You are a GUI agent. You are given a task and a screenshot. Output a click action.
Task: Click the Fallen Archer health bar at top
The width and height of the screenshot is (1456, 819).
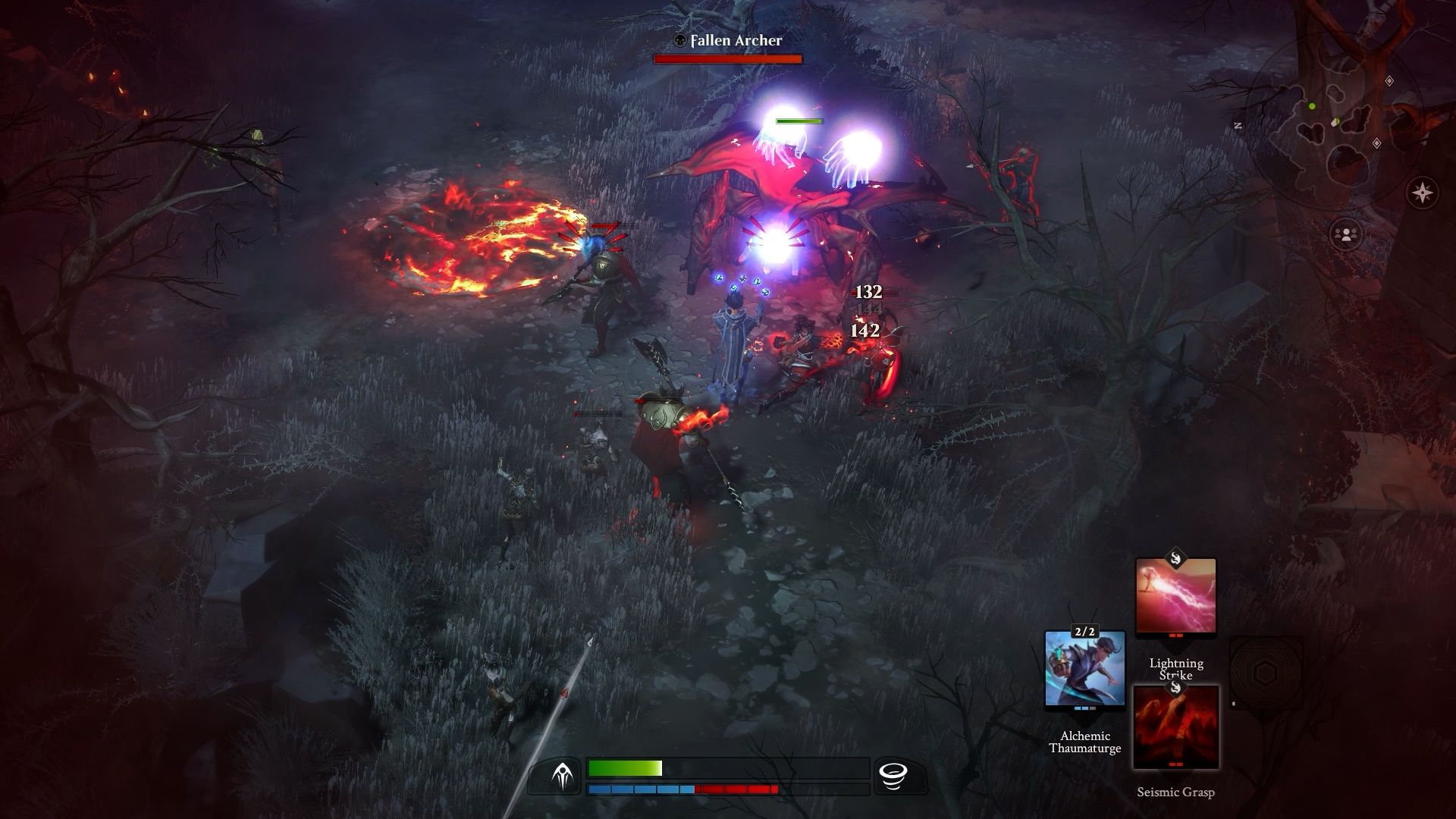pos(726,59)
